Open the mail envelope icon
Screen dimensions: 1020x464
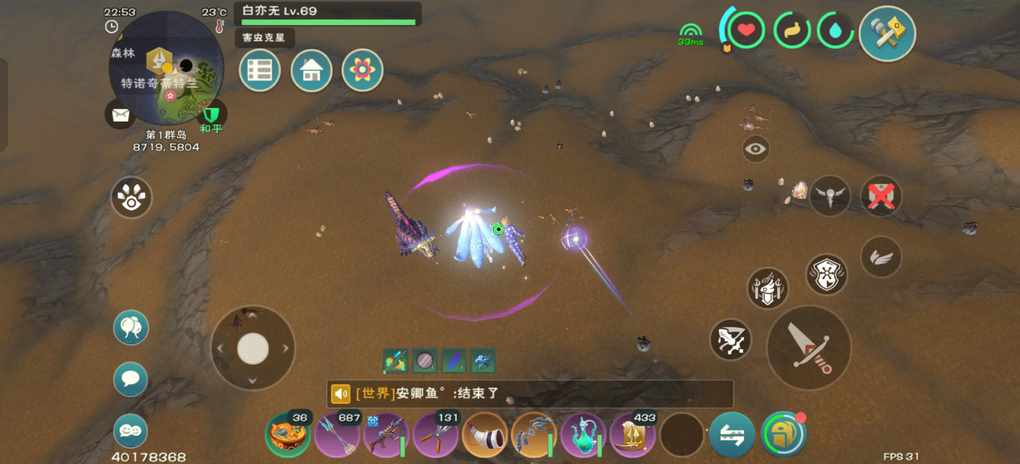(x=121, y=115)
